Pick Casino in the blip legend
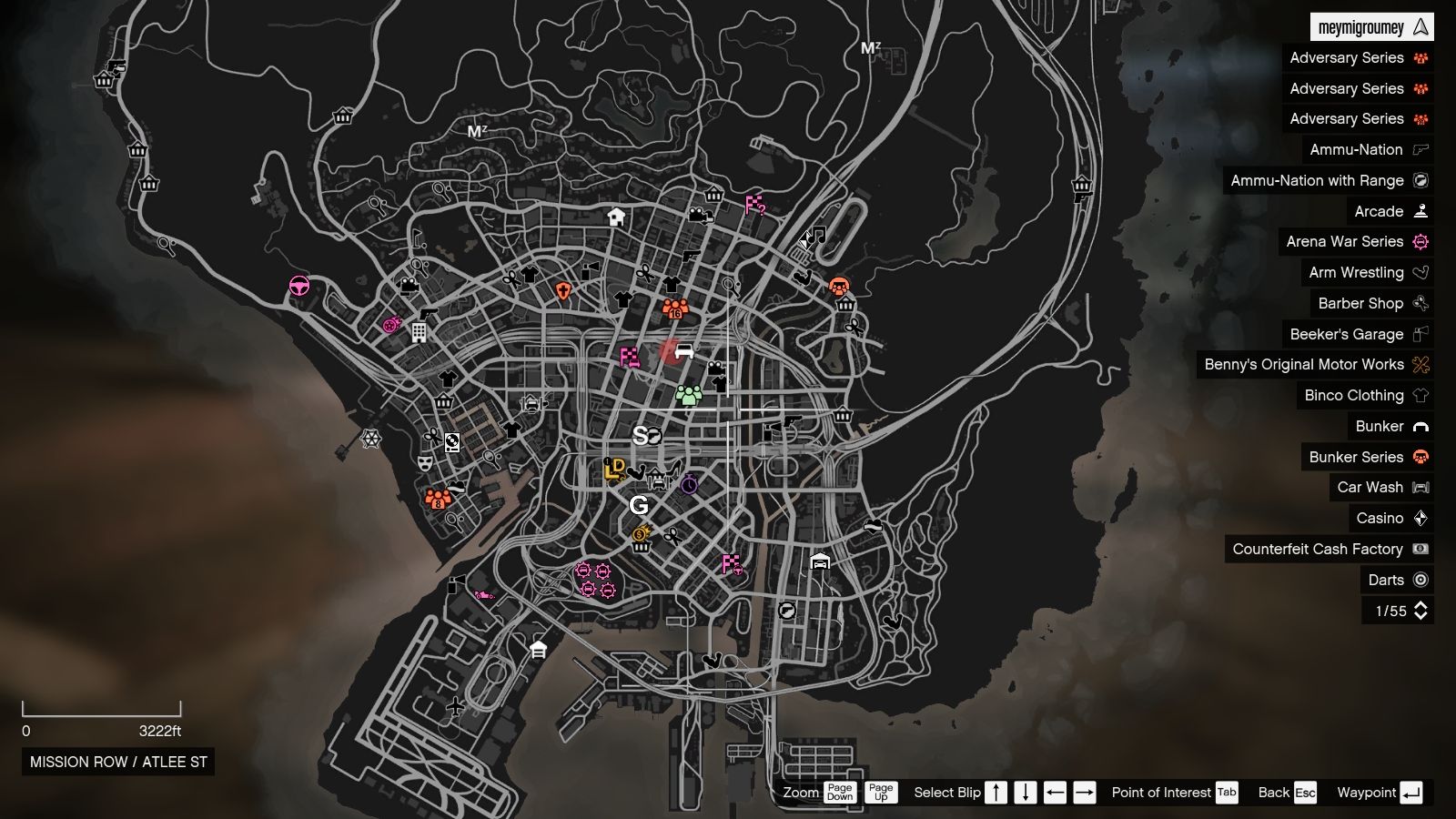 pyautogui.click(x=1390, y=518)
